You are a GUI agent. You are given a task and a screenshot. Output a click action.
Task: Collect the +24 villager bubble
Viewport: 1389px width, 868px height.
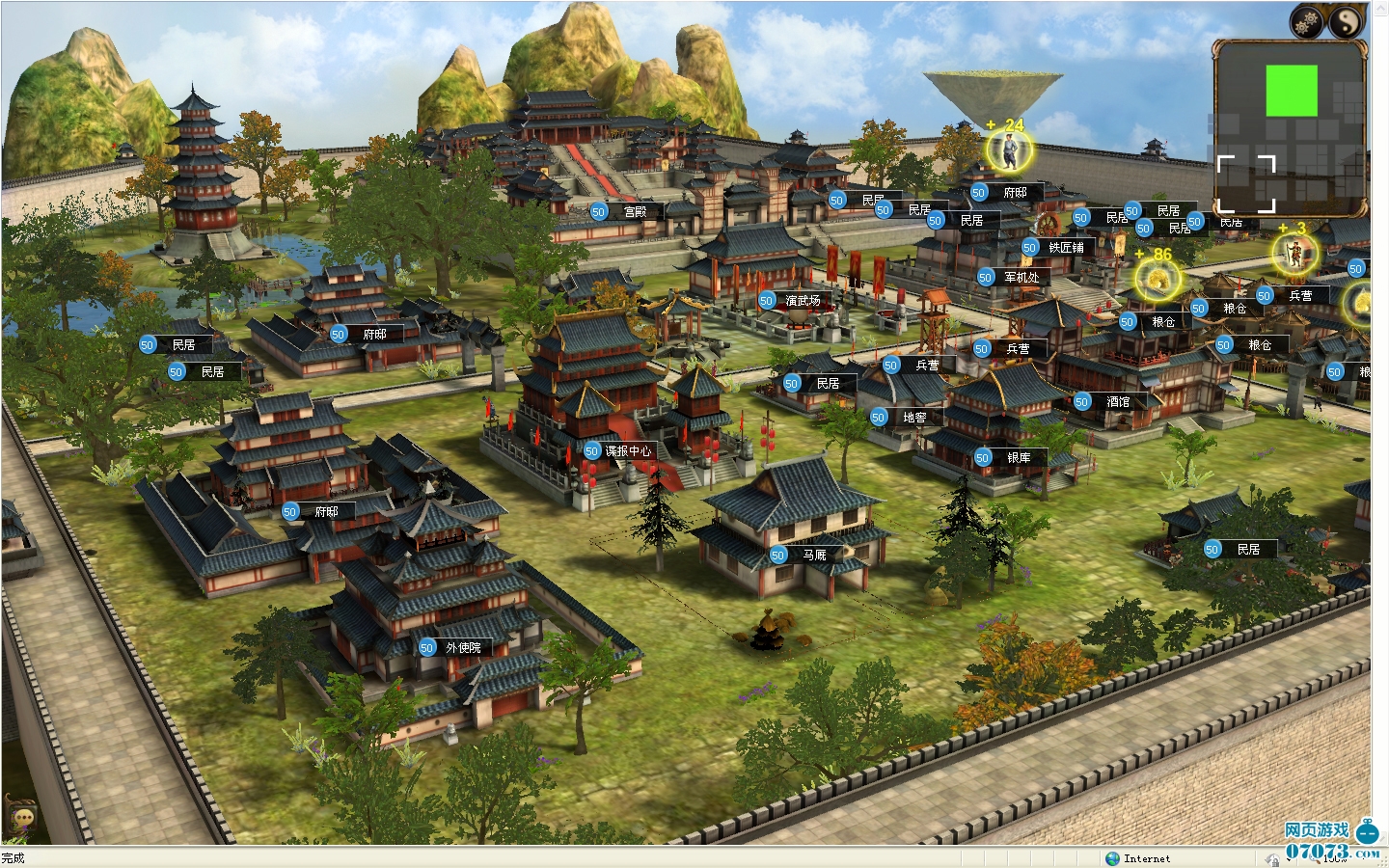tap(1008, 149)
